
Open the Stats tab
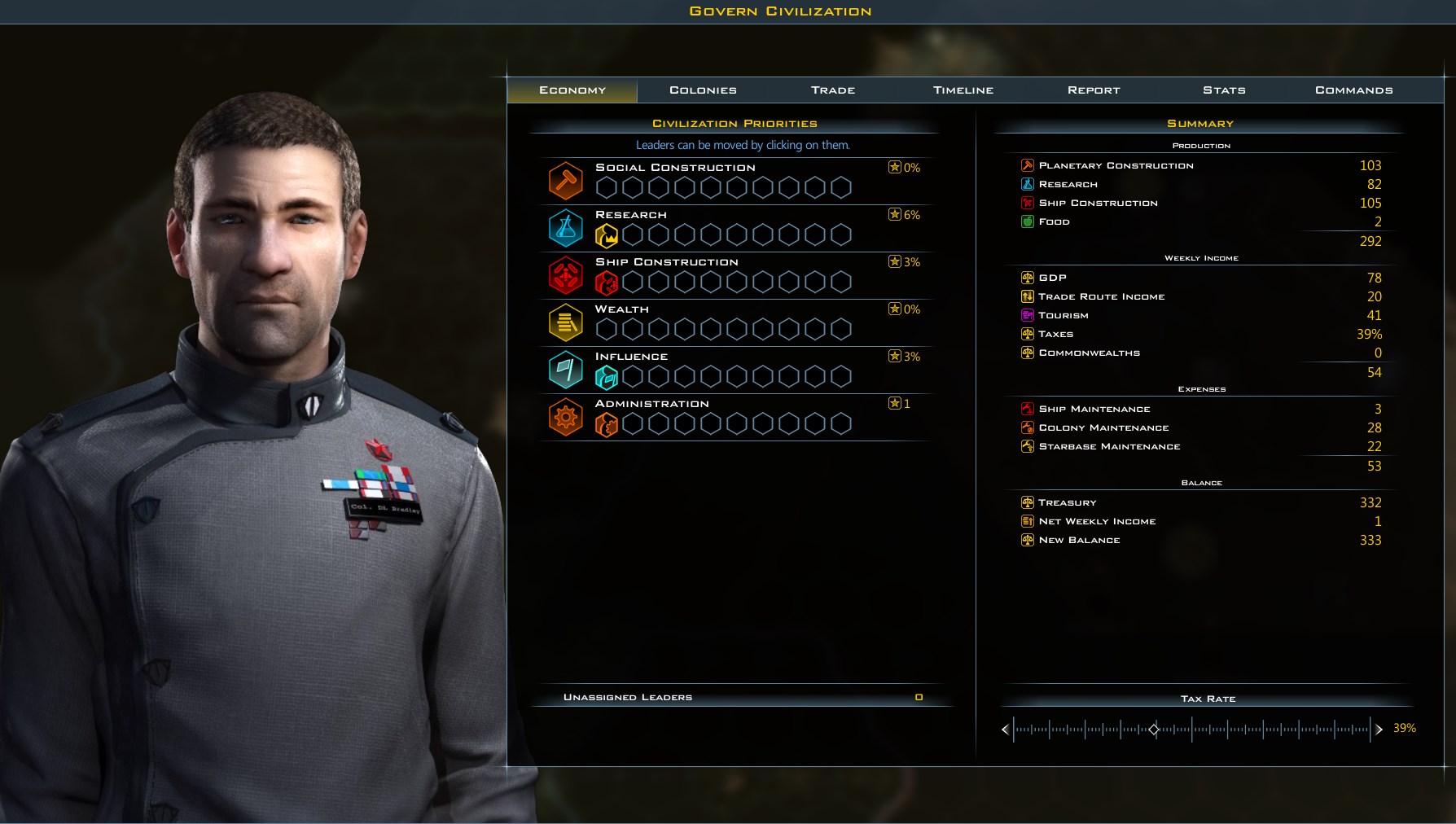tap(1223, 90)
